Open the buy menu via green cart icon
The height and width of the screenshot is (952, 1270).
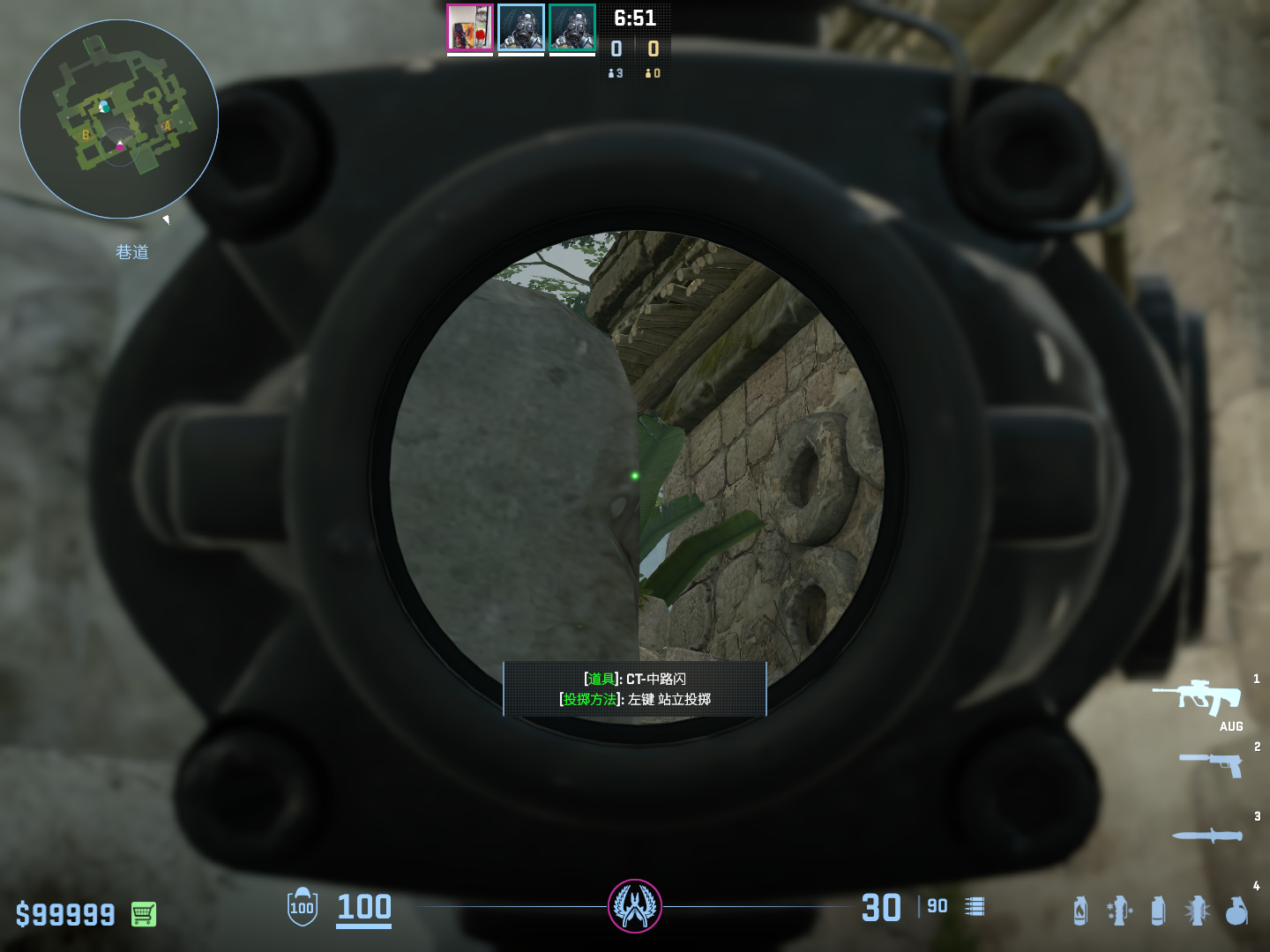(x=144, y=914)
